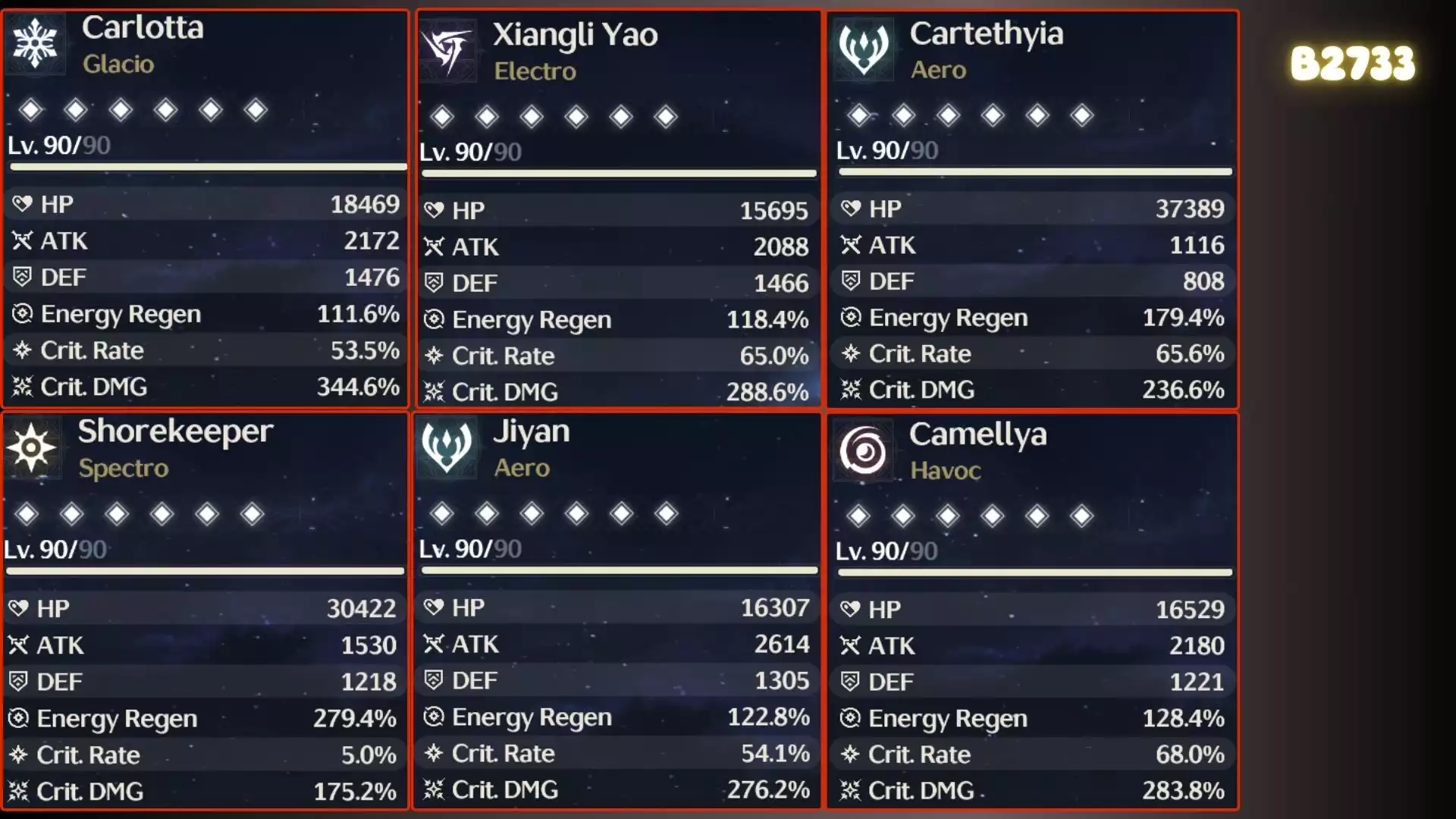Pick the Jiyan character card
Screen dimensions: 1456x819
pos(618,610)
